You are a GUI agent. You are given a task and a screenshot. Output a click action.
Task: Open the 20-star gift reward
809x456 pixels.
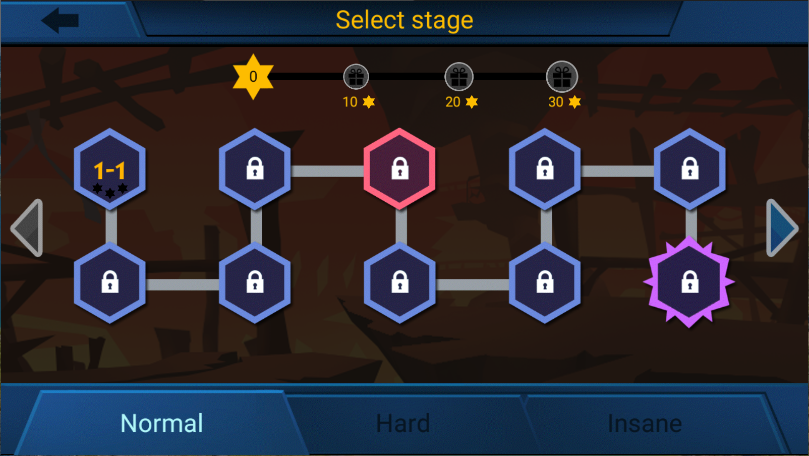pos(459,77)
